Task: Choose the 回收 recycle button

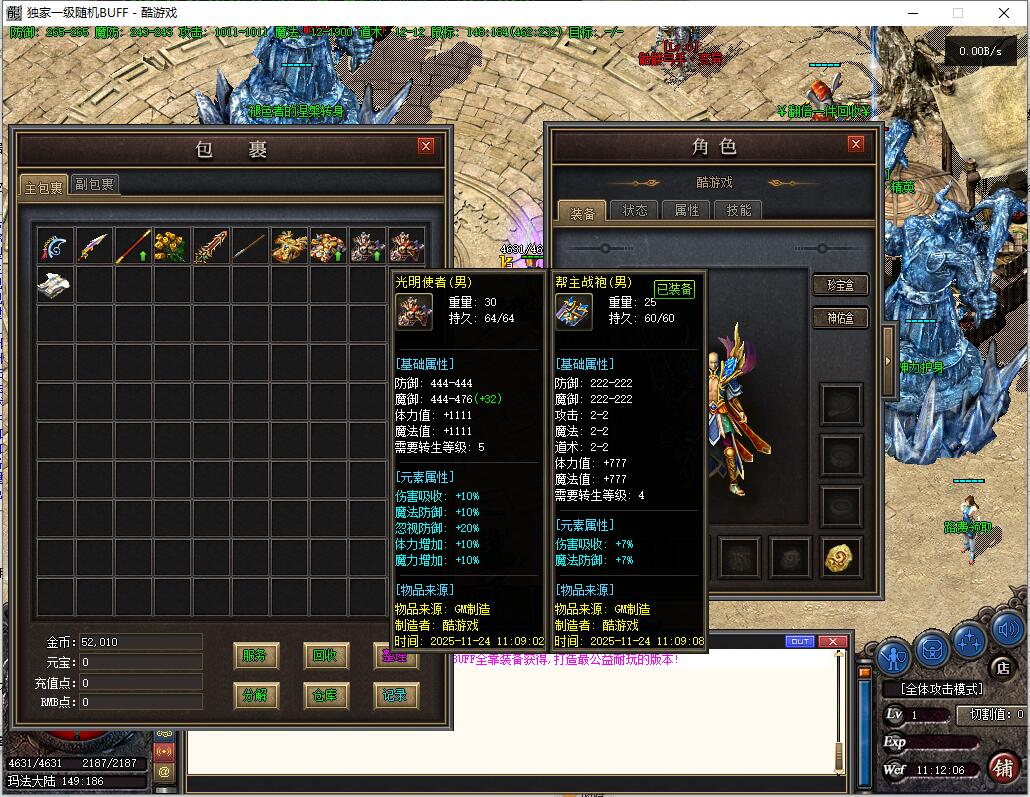Action: [x=325, y=656]
